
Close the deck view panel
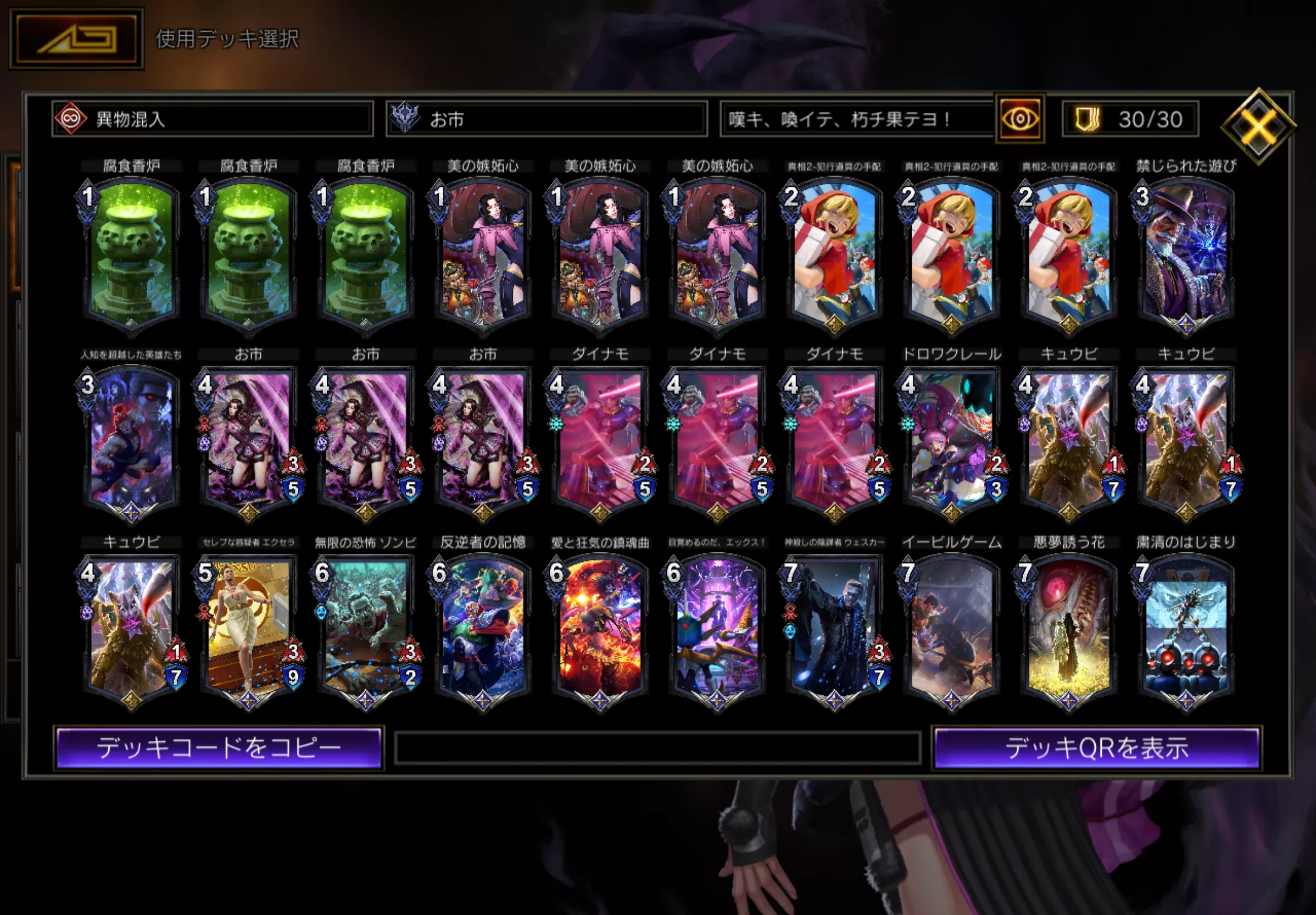click(x=1257, y=126)
